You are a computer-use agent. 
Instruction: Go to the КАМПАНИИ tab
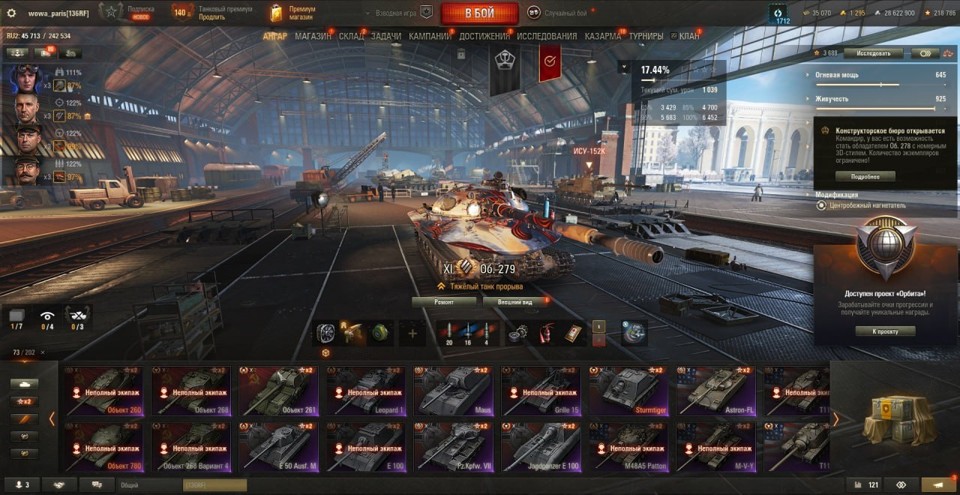pos(430,36)
